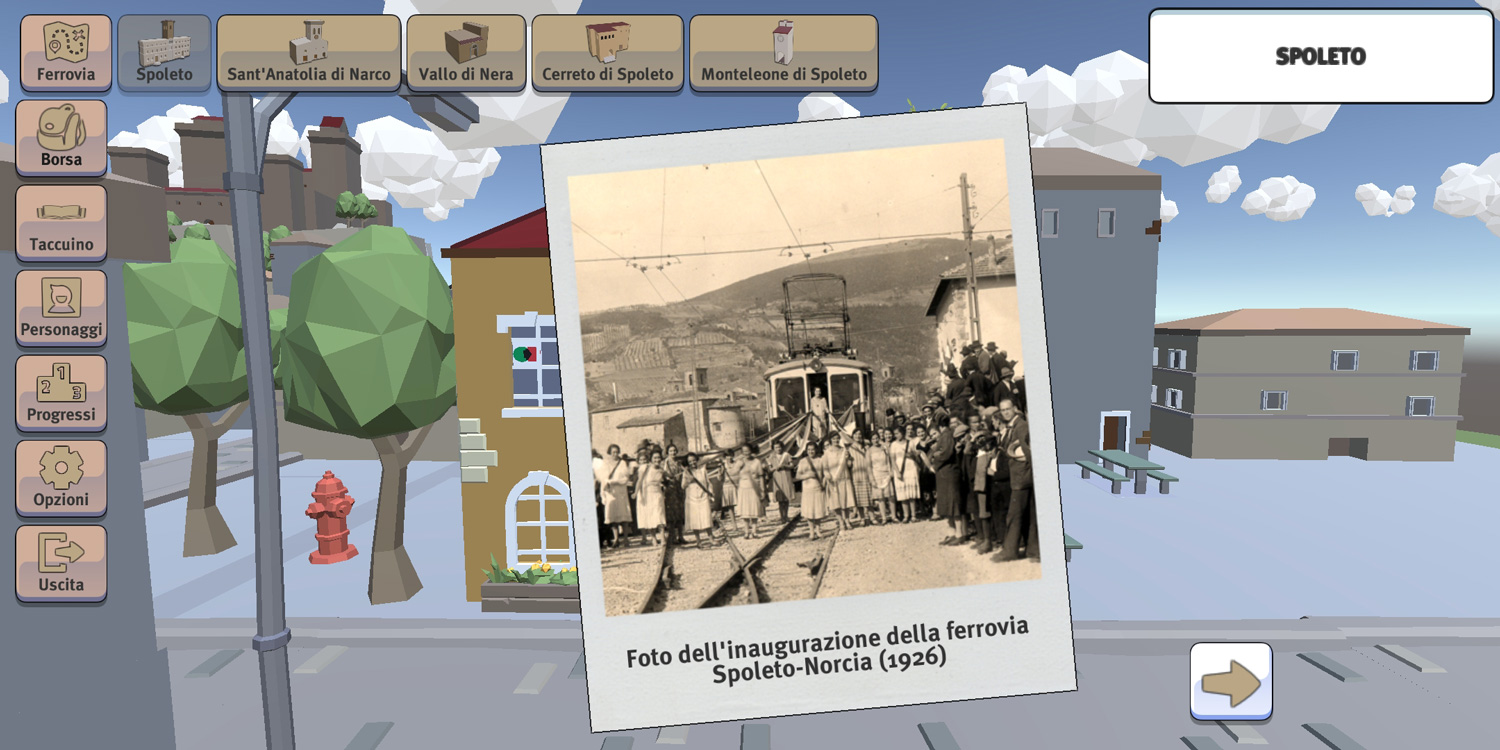The height and width of the screenshot is (750, 1500).
Task: Travel to Monteleone di Spoleto
Action: [784, 52]
